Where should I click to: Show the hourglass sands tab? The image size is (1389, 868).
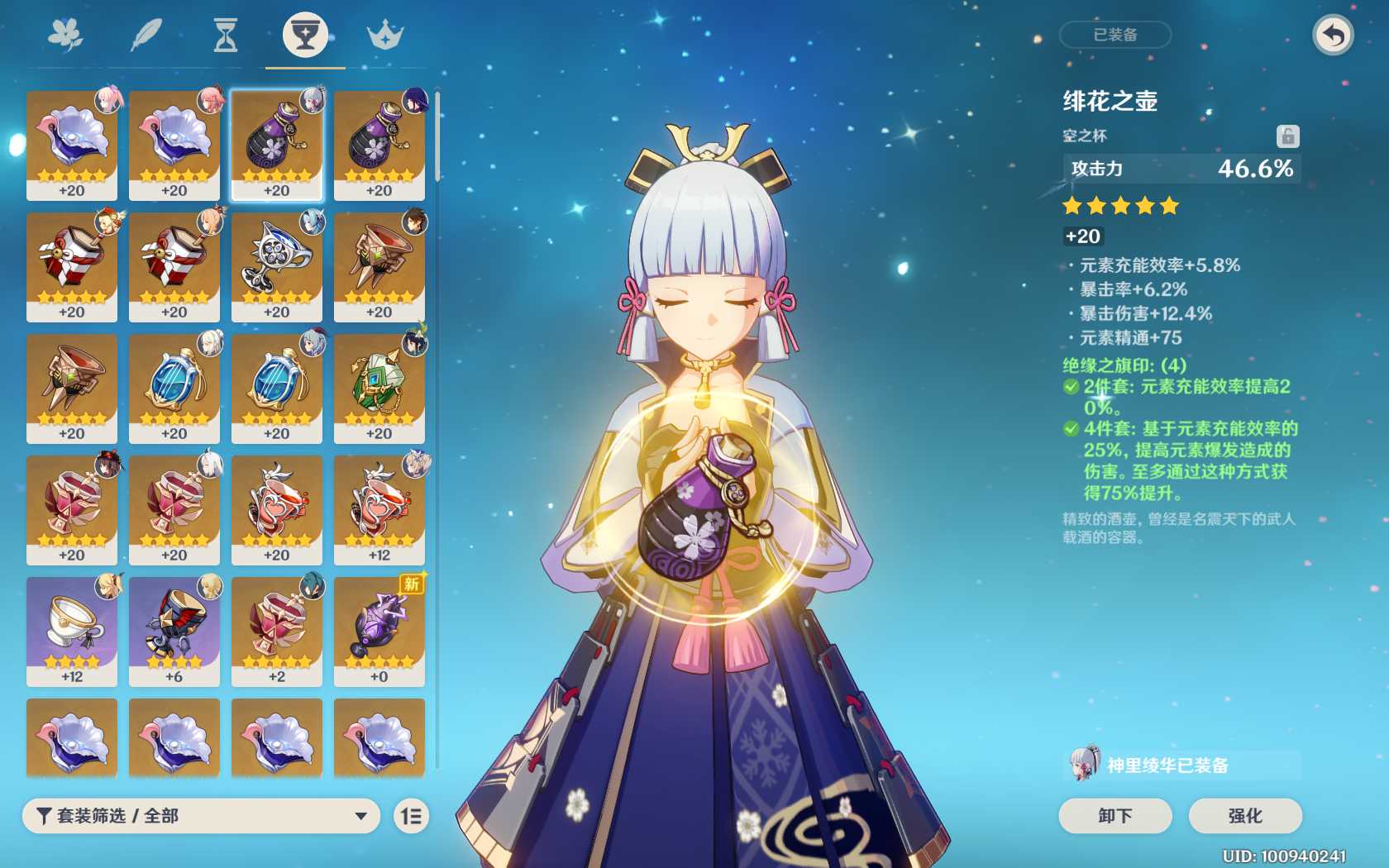[225, 36]
